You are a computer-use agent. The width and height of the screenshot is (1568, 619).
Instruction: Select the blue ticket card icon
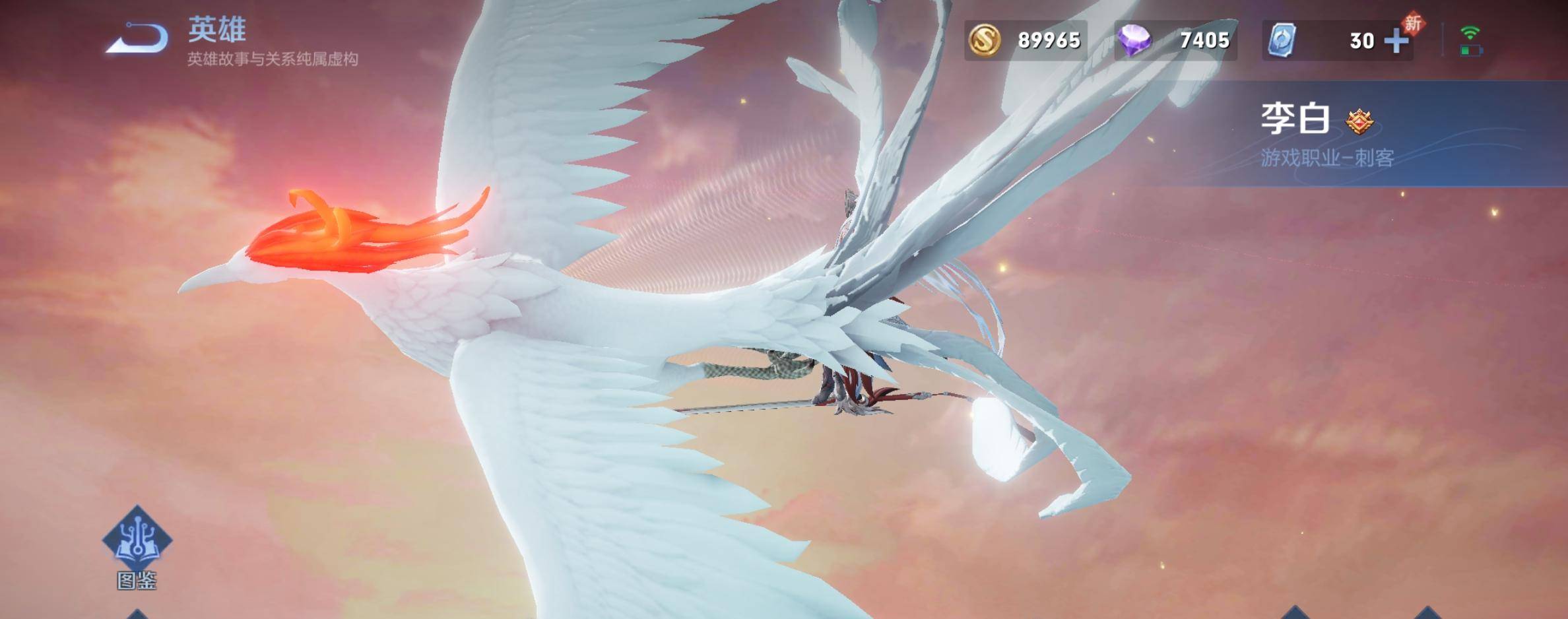(1282, 40)
